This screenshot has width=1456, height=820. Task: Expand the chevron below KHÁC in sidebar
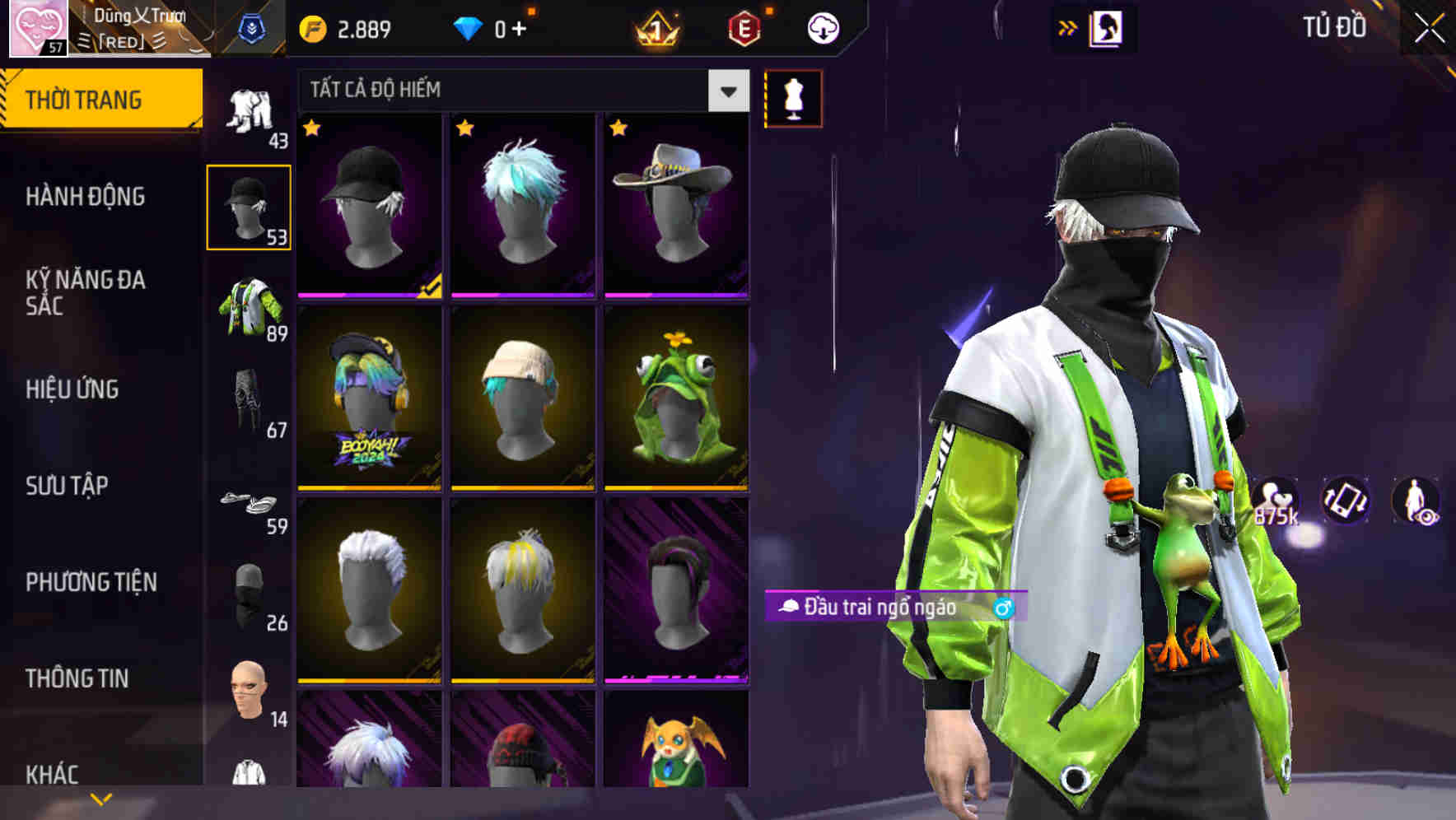102,798
